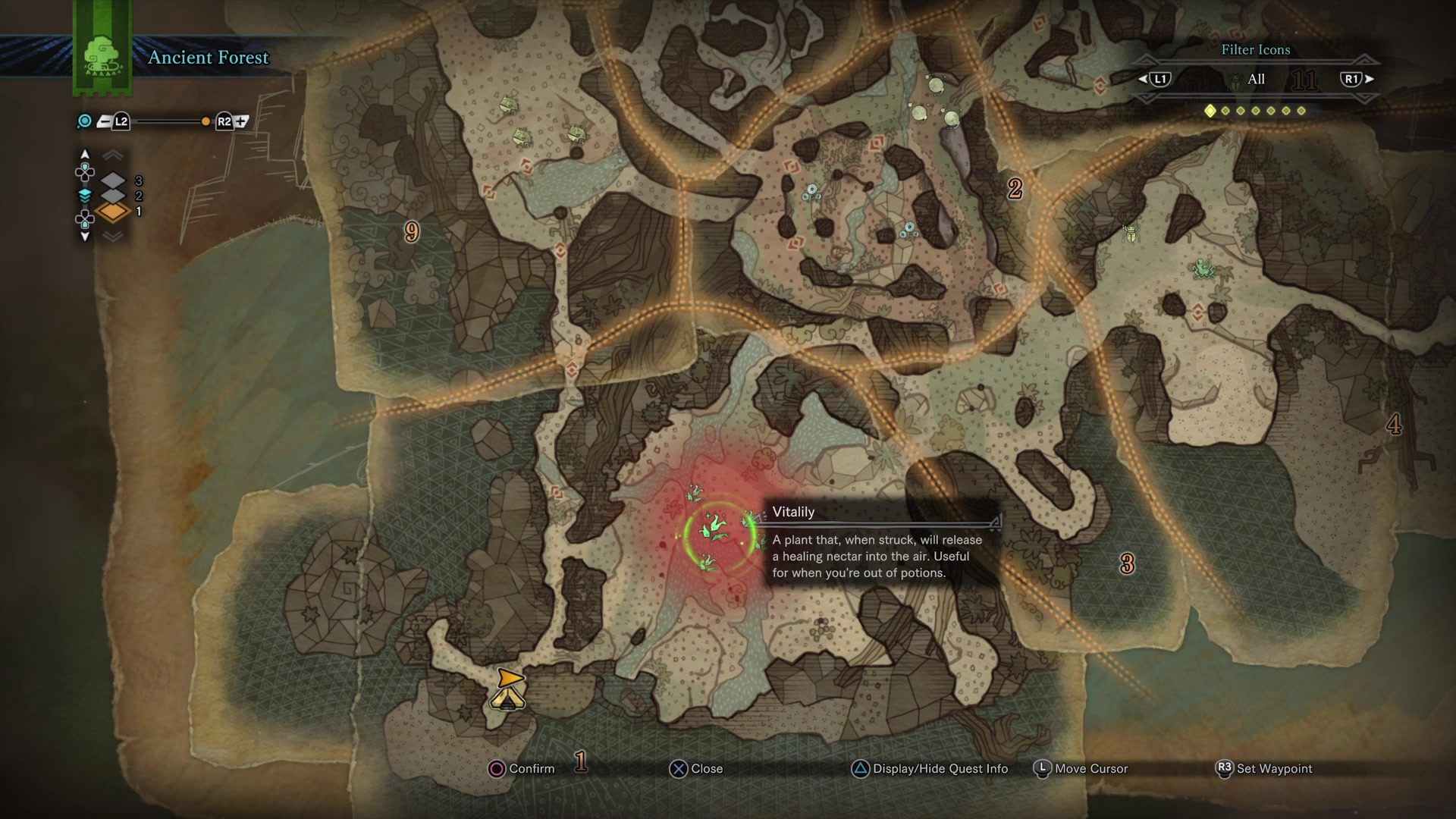Screen dimensions: 1456x819
Task: Show previous filter with the left arrow
Action: pos(1143,79)
